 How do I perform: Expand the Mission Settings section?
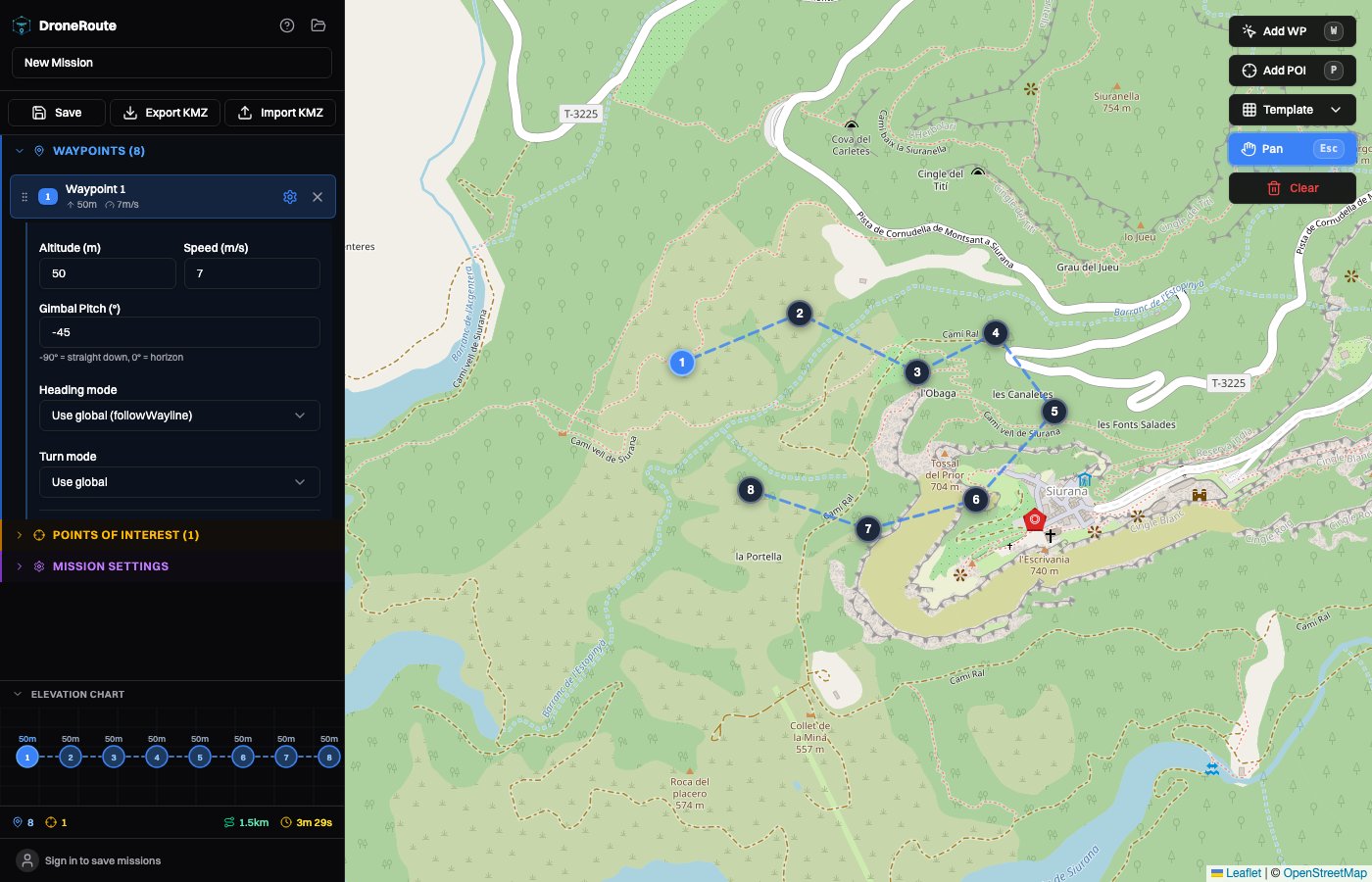pyautogui.click(x=111, y=565)
